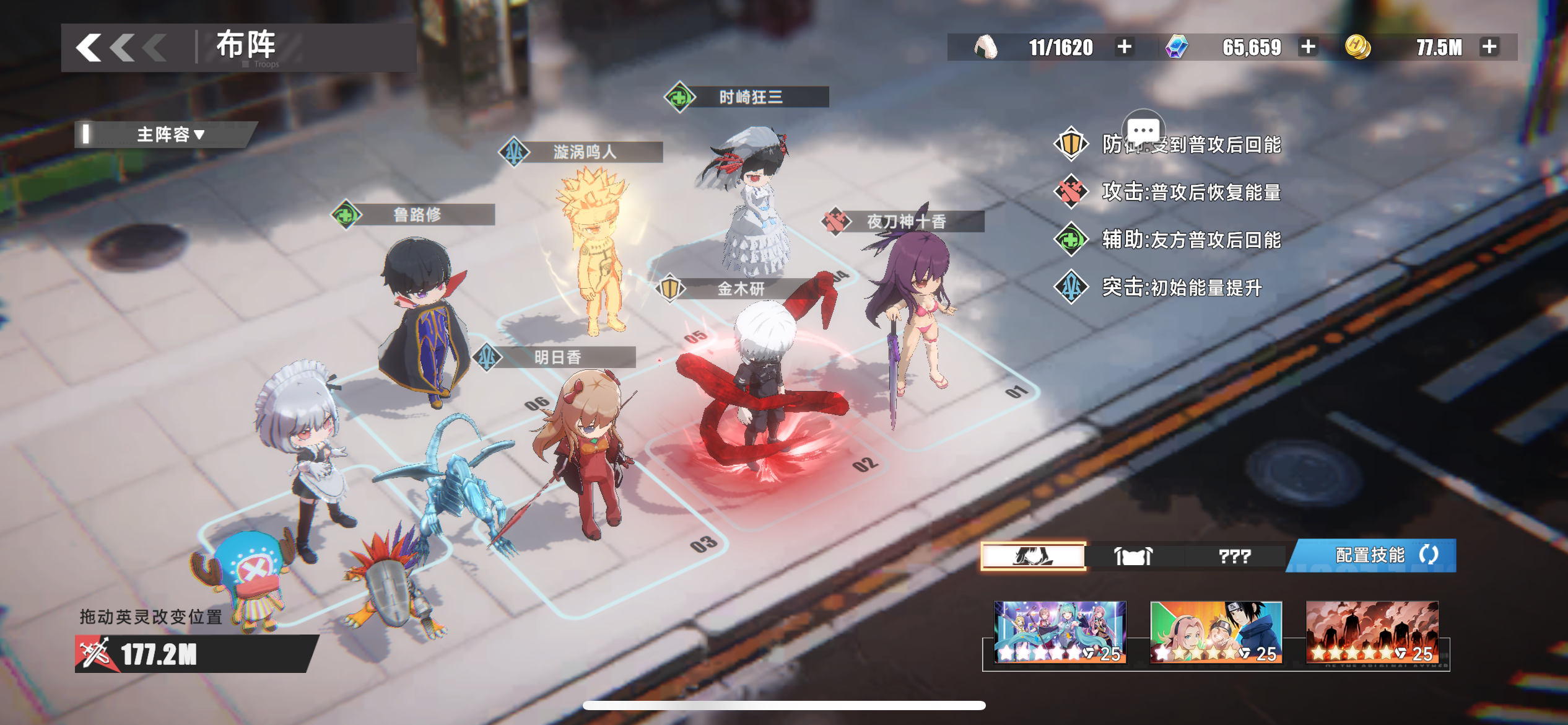
Task: Select hero 鲁路修 name tag
Action: (417, 215)
